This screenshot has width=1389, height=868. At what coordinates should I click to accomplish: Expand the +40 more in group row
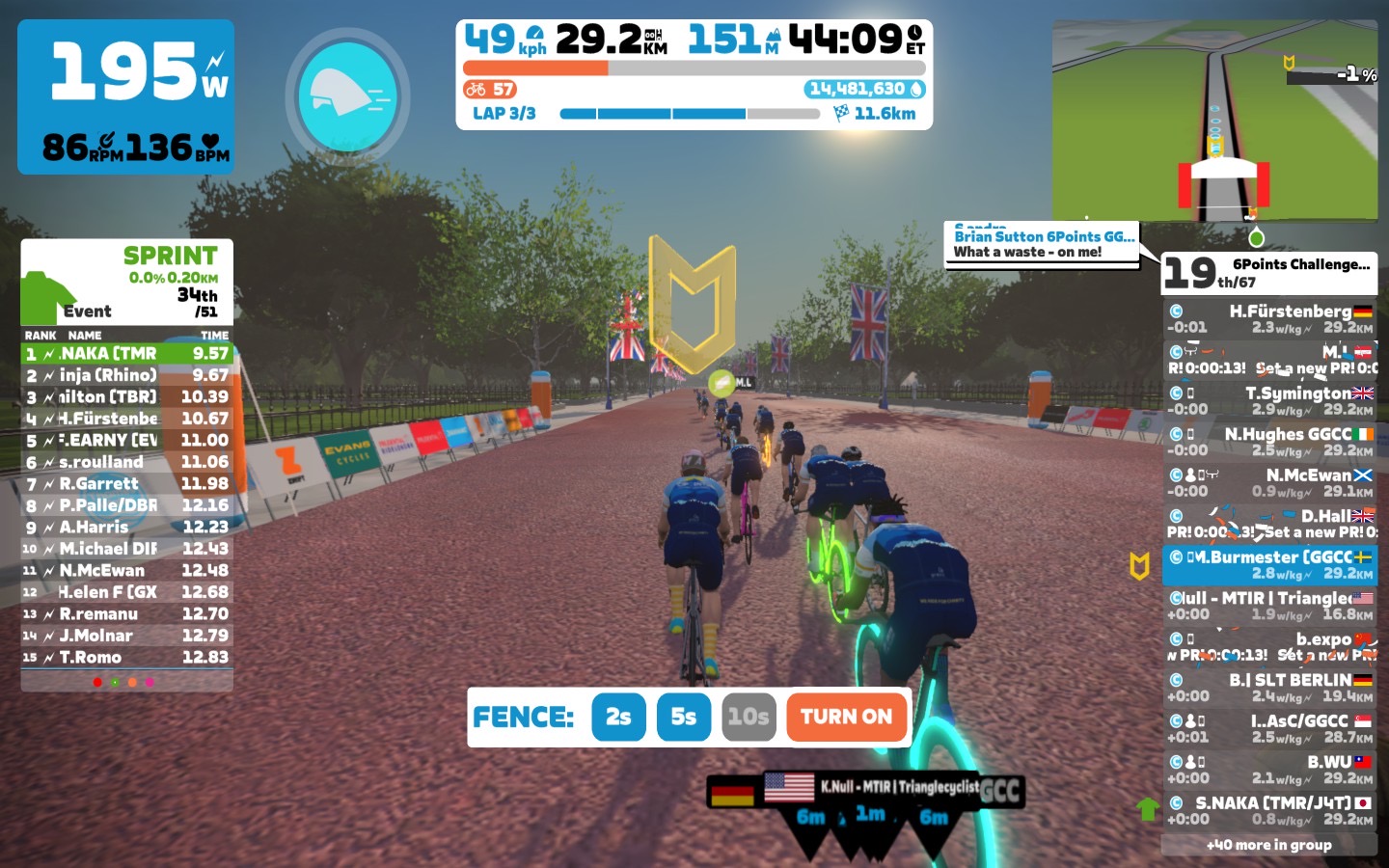tap(1268, 845)
